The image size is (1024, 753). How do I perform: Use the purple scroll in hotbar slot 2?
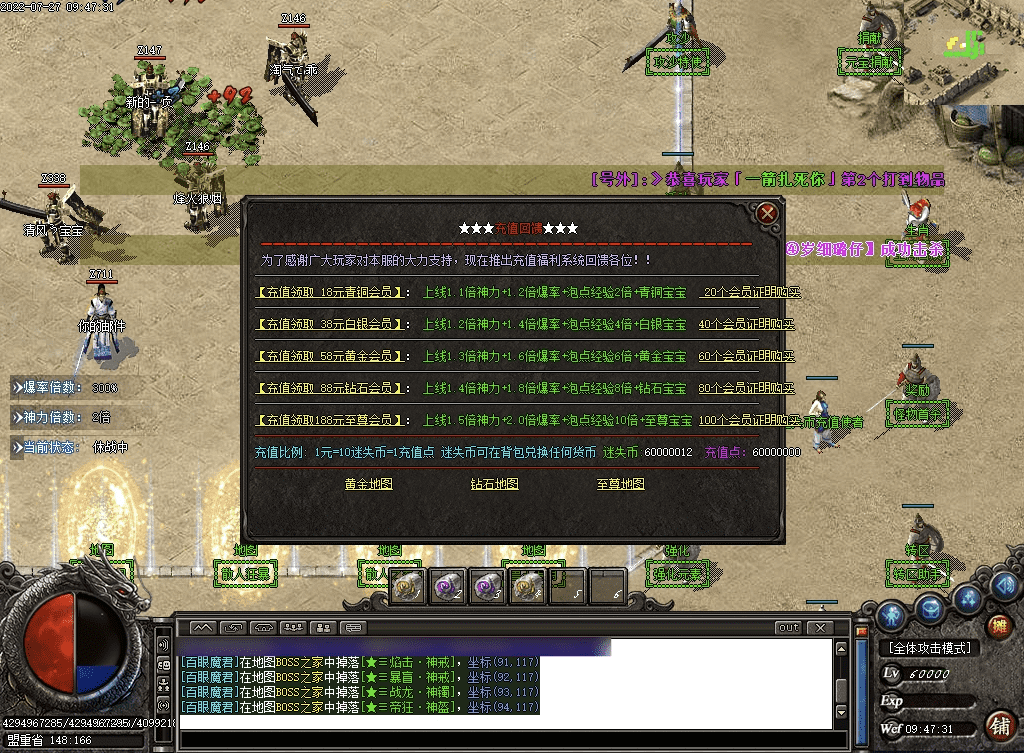[447, 587]
